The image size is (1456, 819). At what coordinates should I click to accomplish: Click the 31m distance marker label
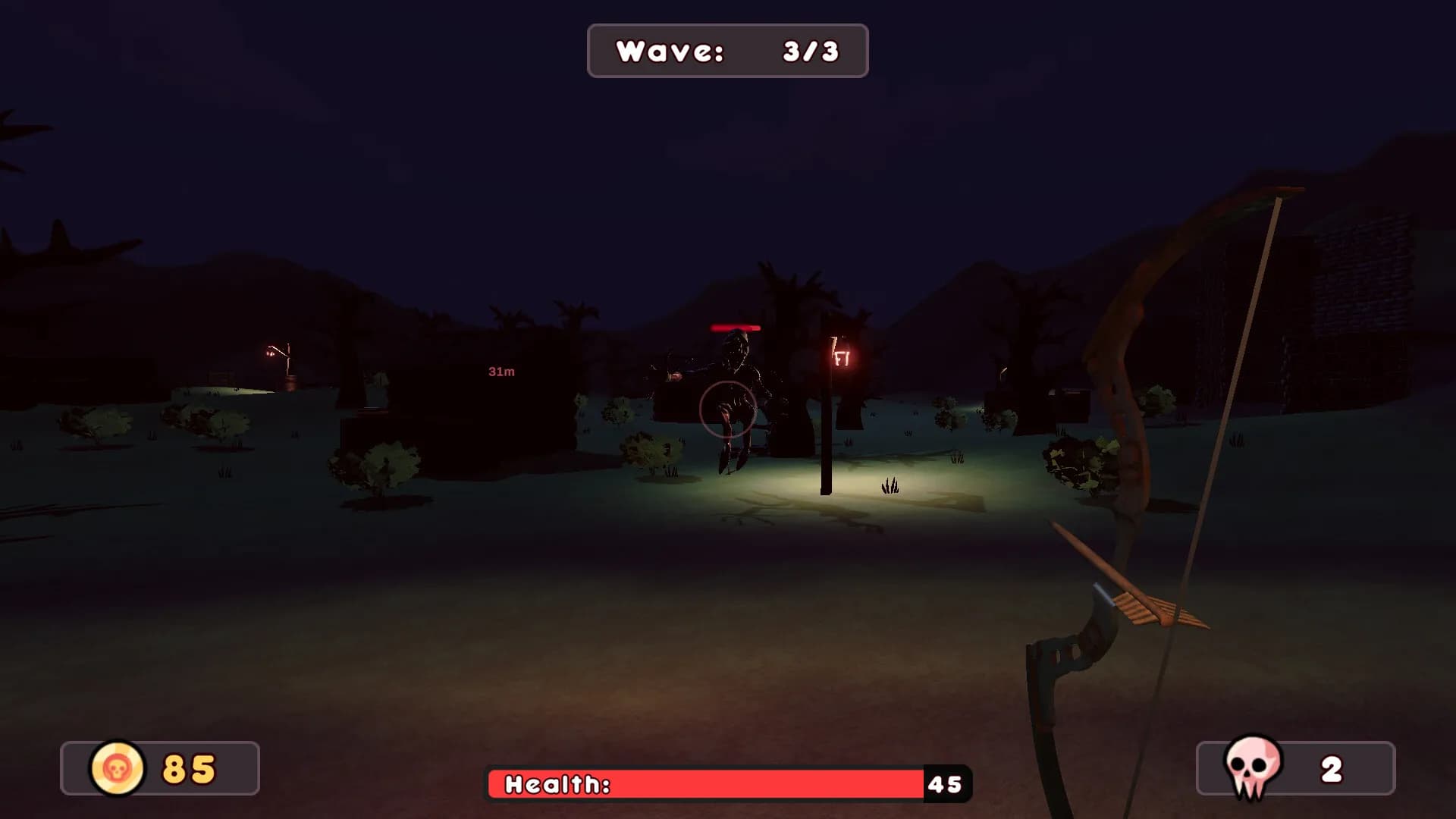click(500, 372)
